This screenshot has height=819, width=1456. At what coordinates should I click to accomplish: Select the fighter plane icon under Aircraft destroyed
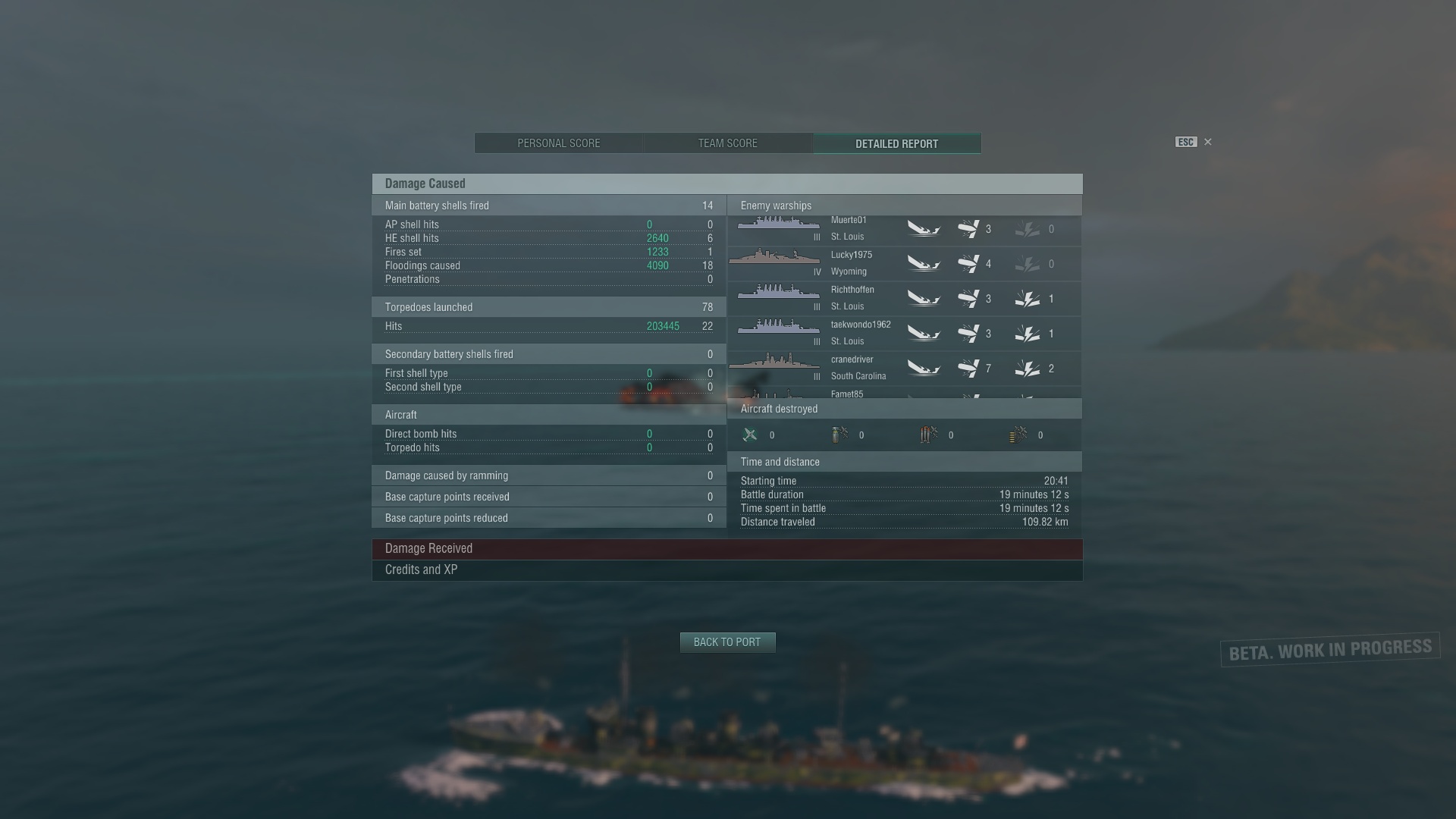click(750, 435)
